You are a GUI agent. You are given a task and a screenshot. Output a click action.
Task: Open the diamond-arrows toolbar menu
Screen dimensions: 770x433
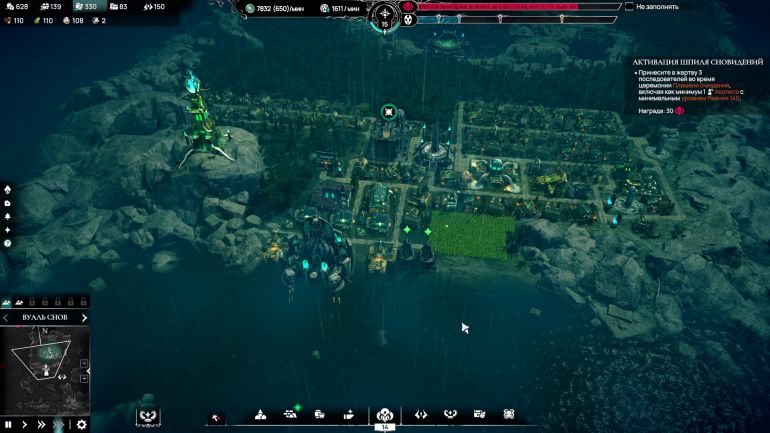pos(421,414)
